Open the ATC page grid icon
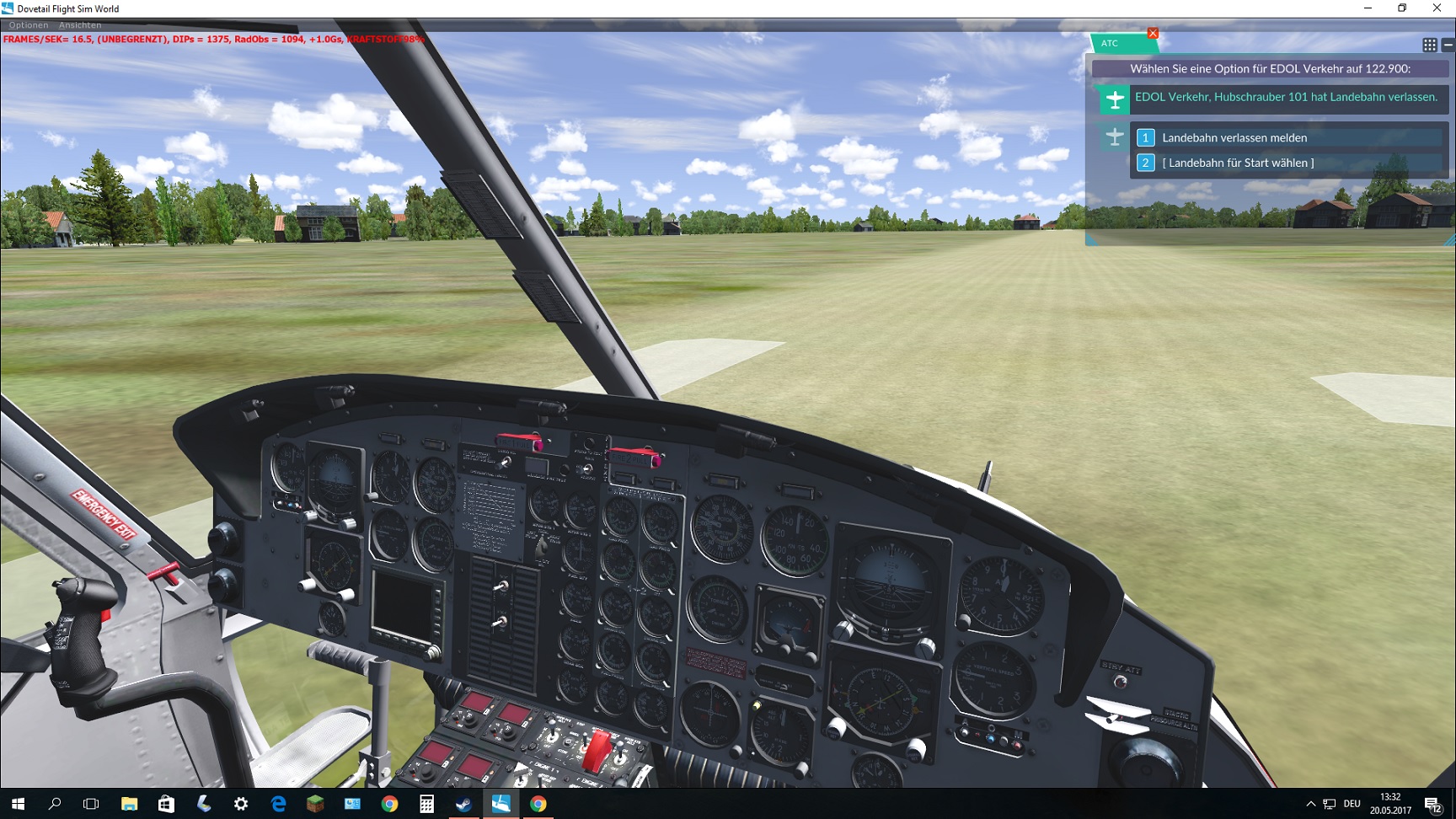 (1428, 44)
